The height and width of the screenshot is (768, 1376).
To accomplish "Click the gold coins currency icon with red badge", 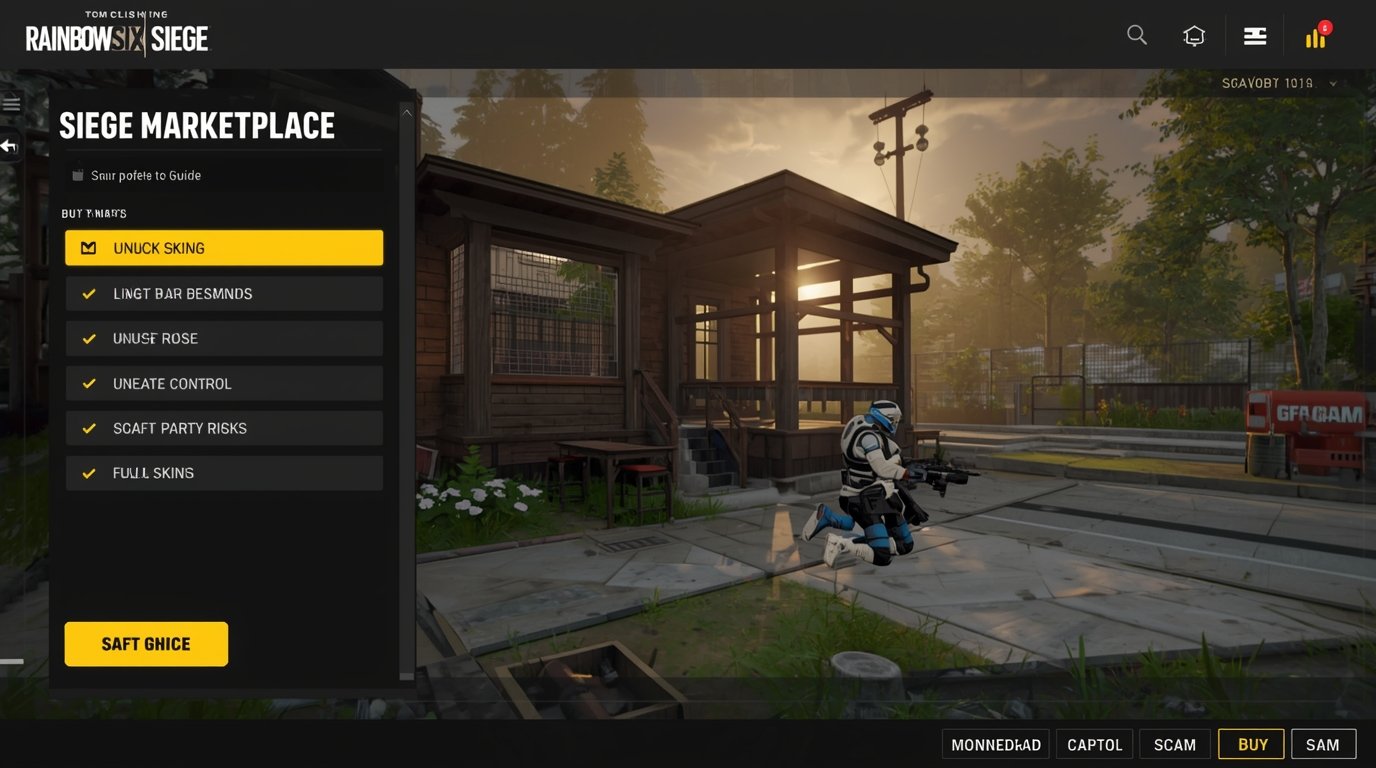I will 1314,38.
